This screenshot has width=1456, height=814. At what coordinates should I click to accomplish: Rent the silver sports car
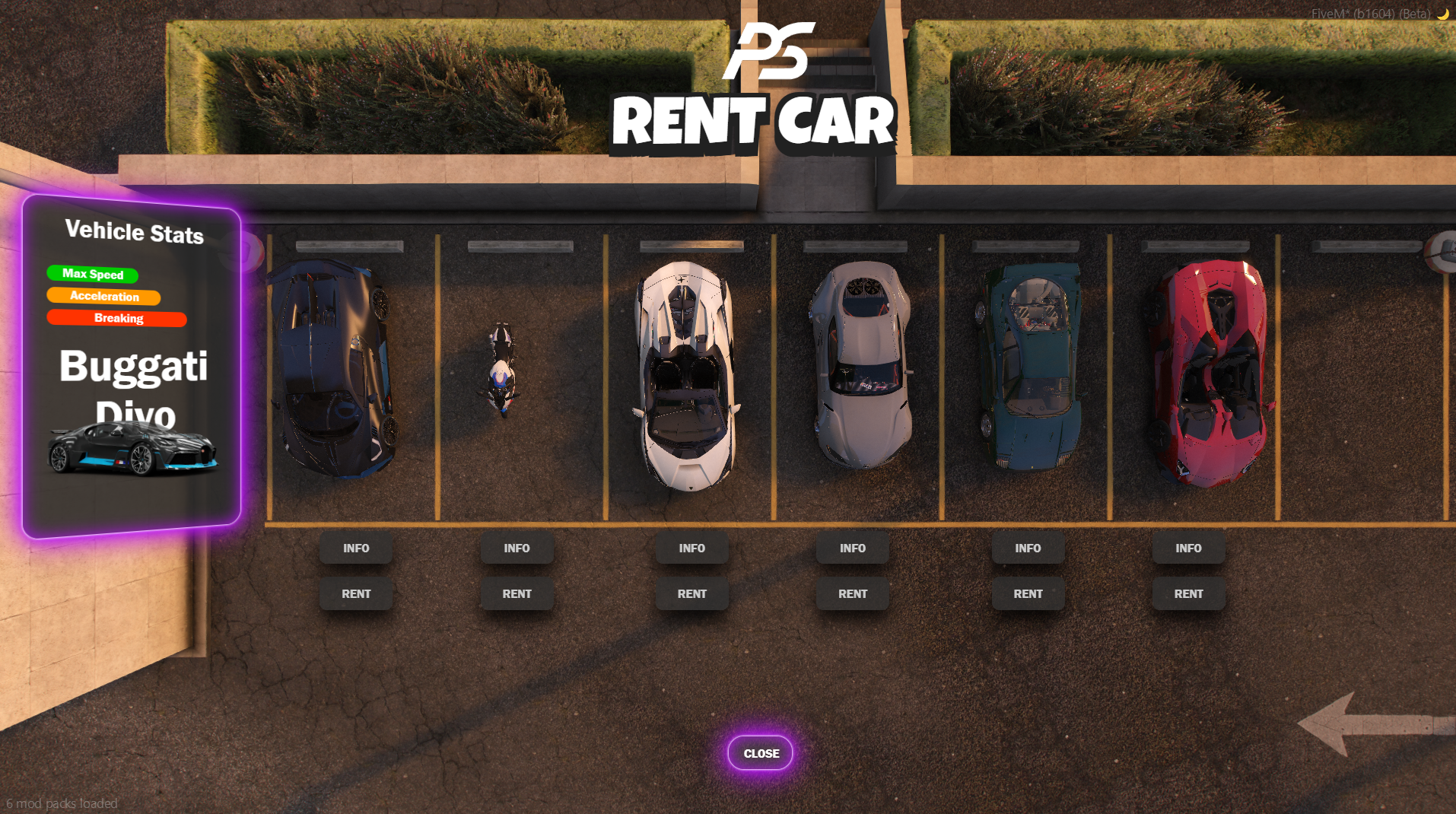pyautogui.click(x=852, y=594)
